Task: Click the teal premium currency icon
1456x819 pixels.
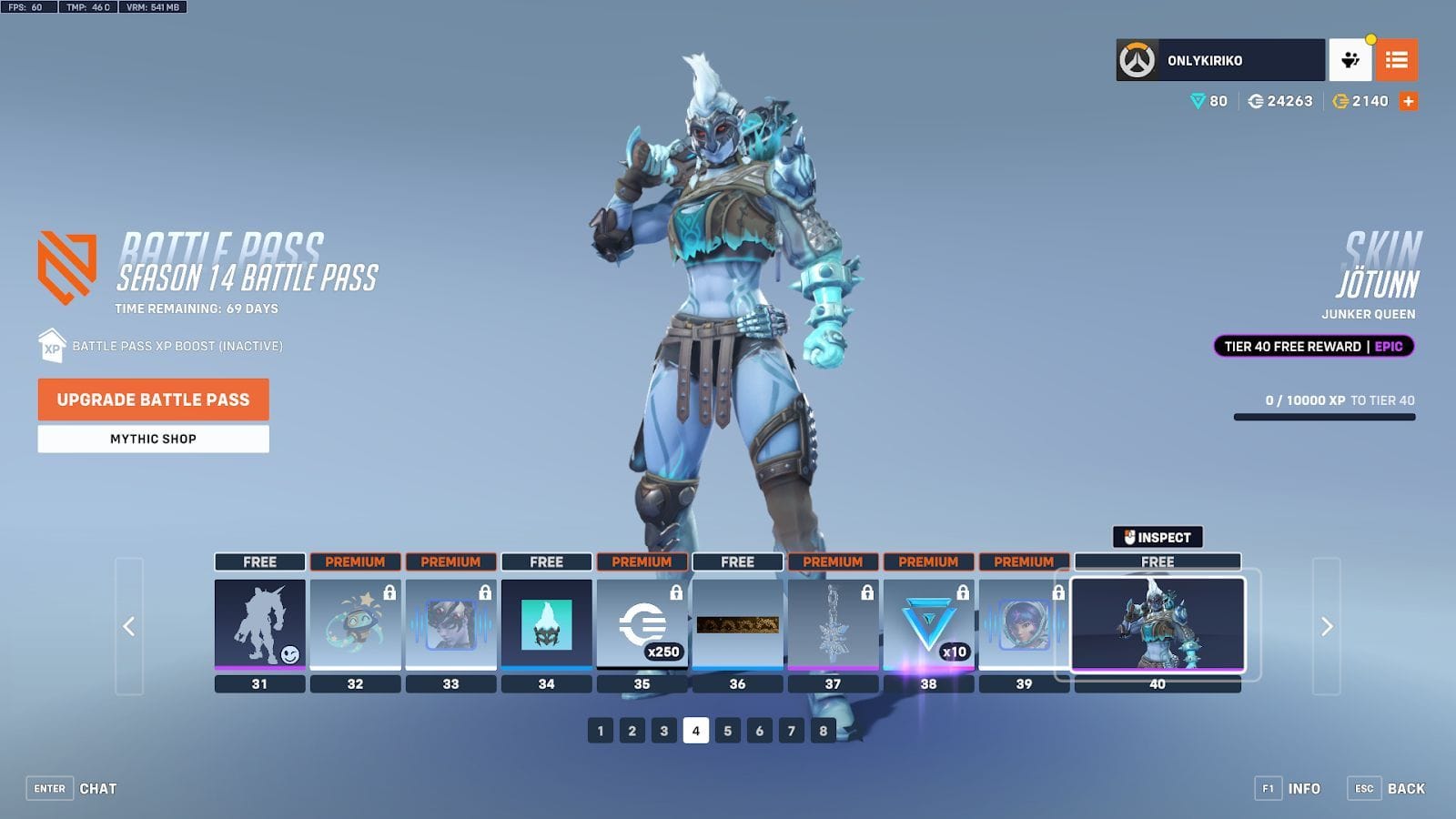Action: (x=1200, y=101)
